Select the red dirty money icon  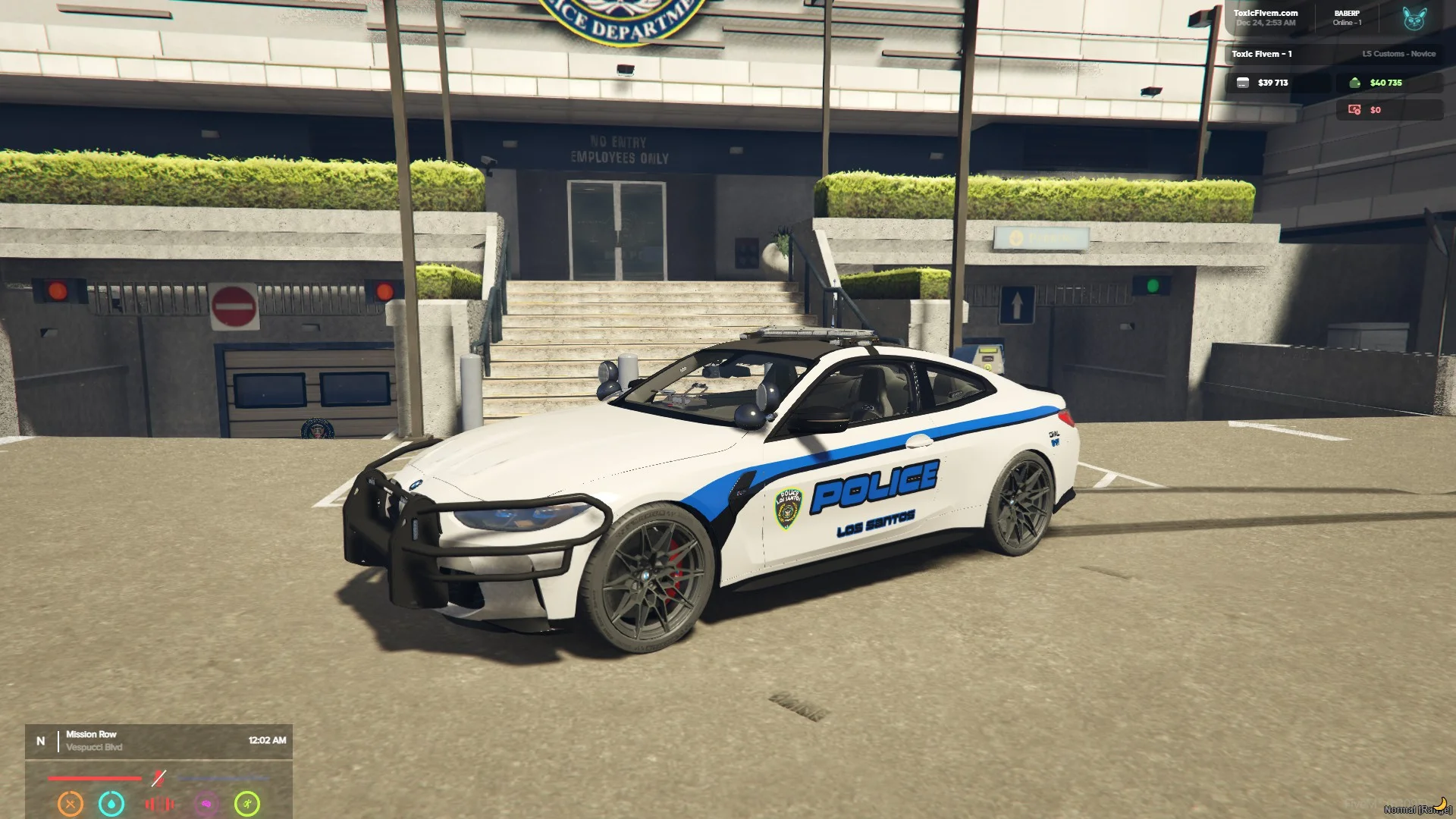1354,110
